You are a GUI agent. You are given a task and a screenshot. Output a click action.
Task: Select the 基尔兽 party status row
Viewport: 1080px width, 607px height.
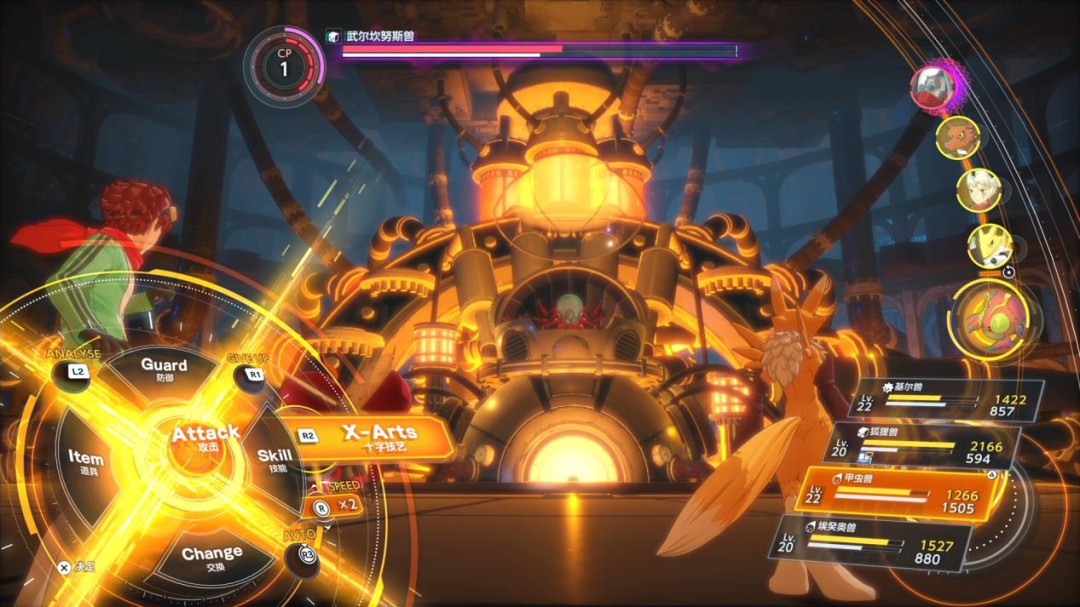click(x=945, y=398)
